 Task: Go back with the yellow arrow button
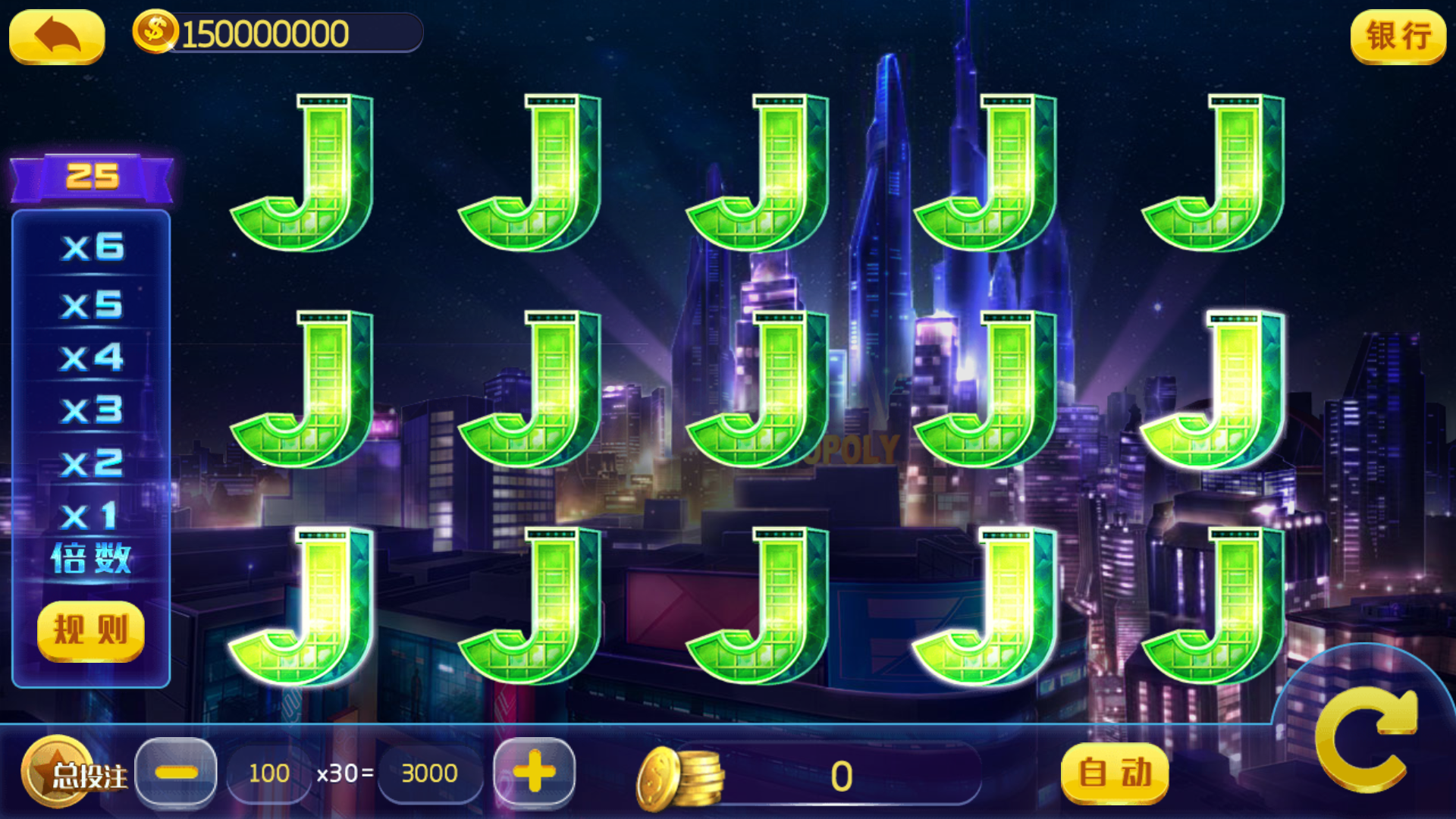(x=57, y=36)
